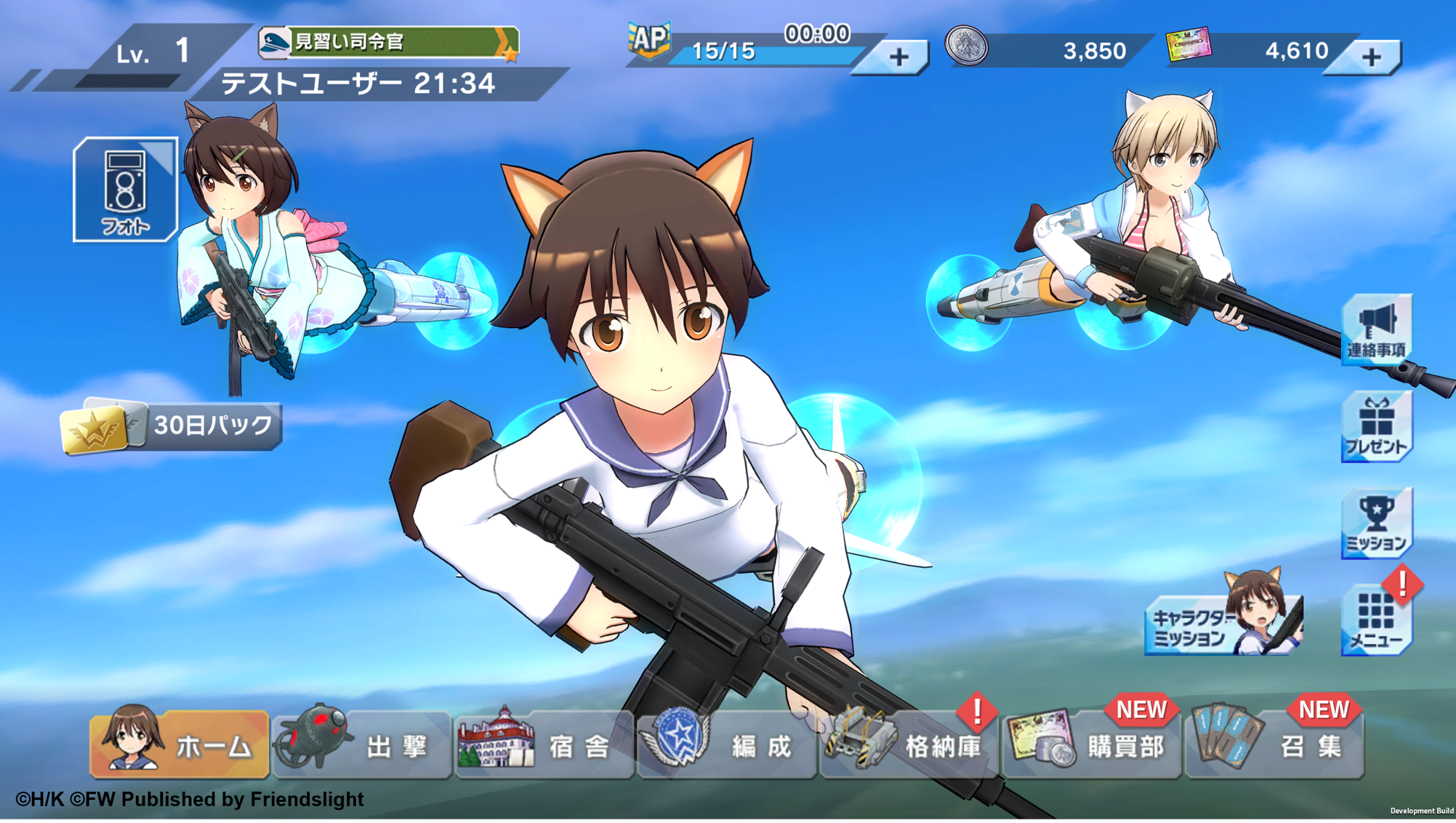Go to 出撃 sortie screen

pyautogui.click(x=362, y=744)
